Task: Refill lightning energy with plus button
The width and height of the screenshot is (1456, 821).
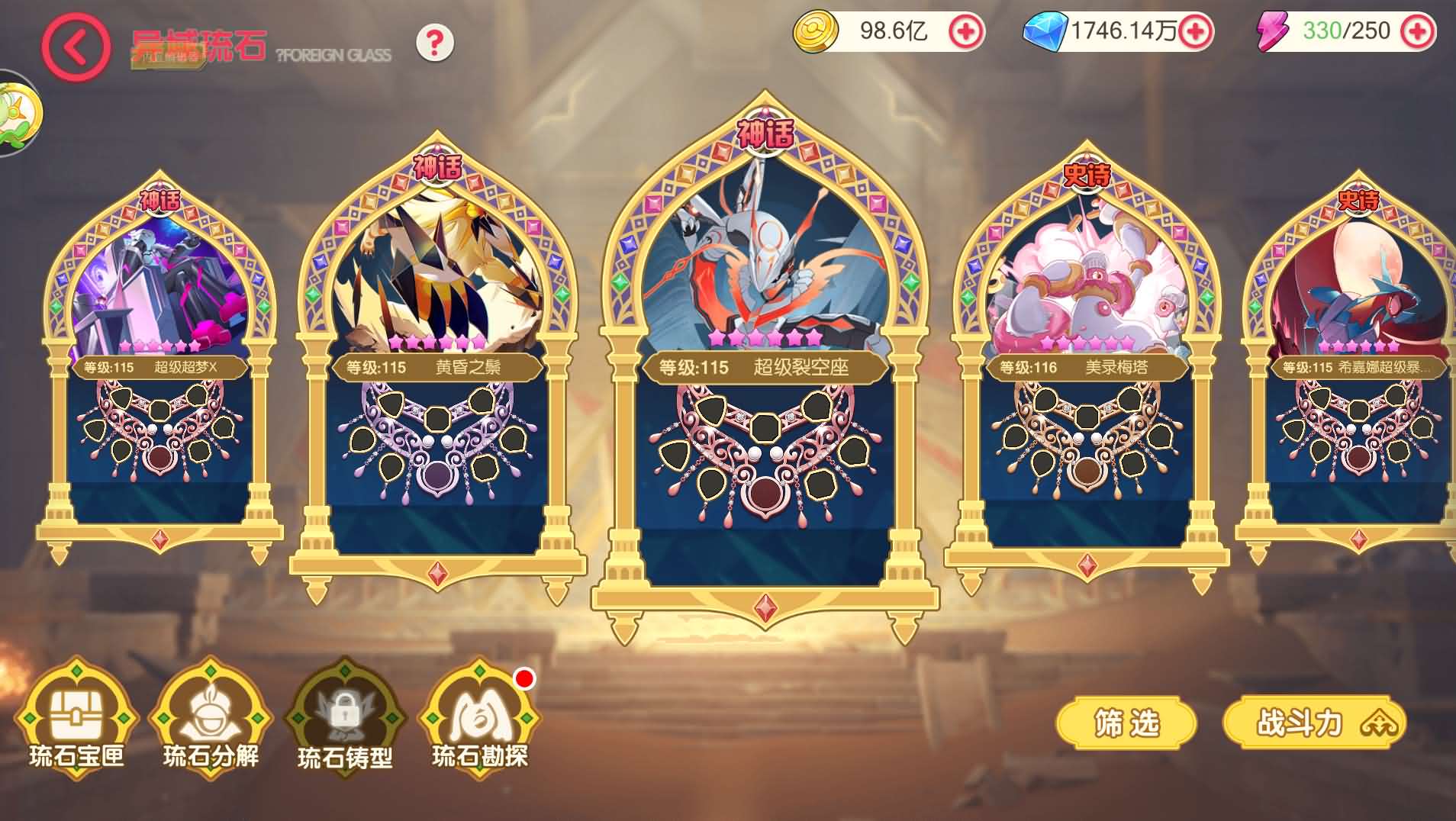Action: [1417, 31]
